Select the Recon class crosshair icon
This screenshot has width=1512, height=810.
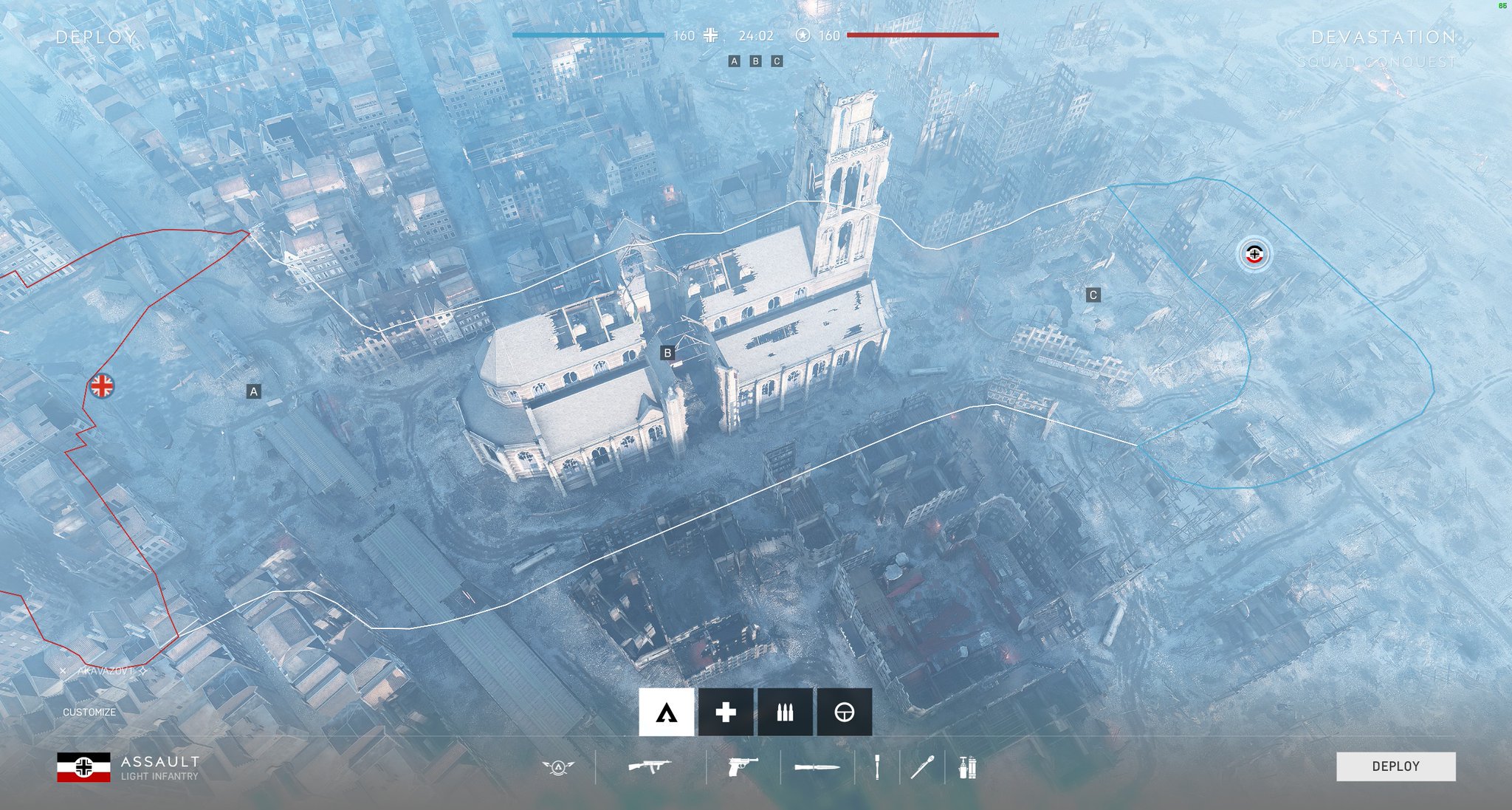pyautogui.click(x=844, y=713)
